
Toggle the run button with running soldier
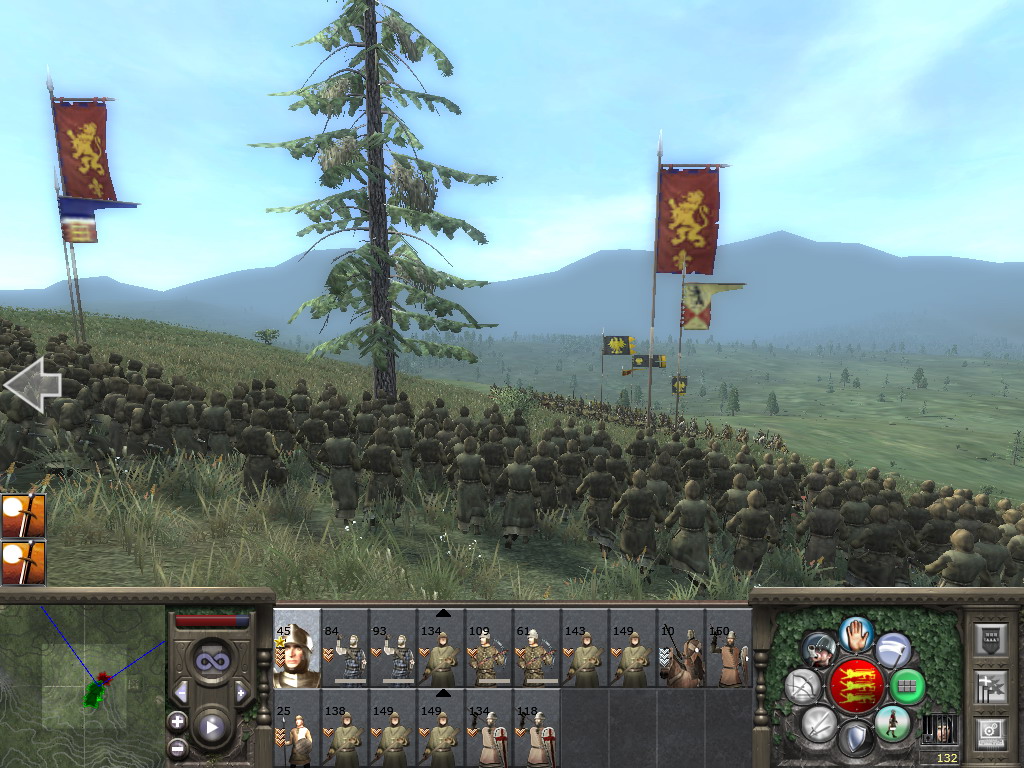(x=892, y=723)
